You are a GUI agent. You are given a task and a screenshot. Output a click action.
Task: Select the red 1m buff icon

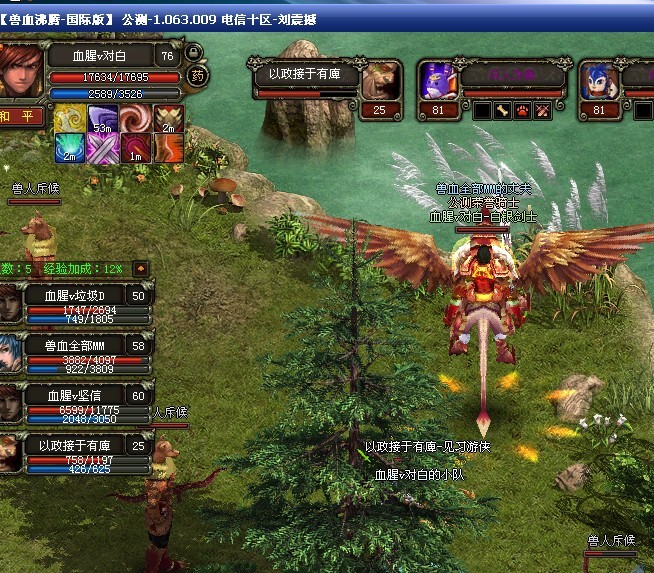[135, 147]
